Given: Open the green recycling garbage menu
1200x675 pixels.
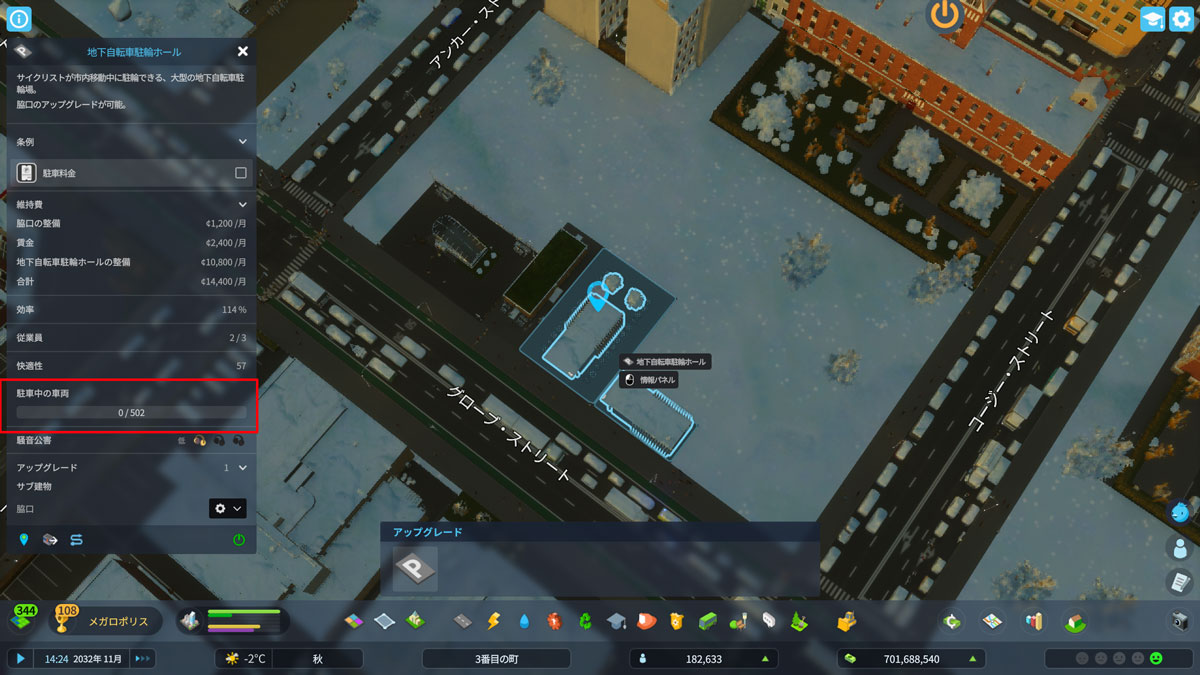Looking at the screenshot, I should (585, 621).
